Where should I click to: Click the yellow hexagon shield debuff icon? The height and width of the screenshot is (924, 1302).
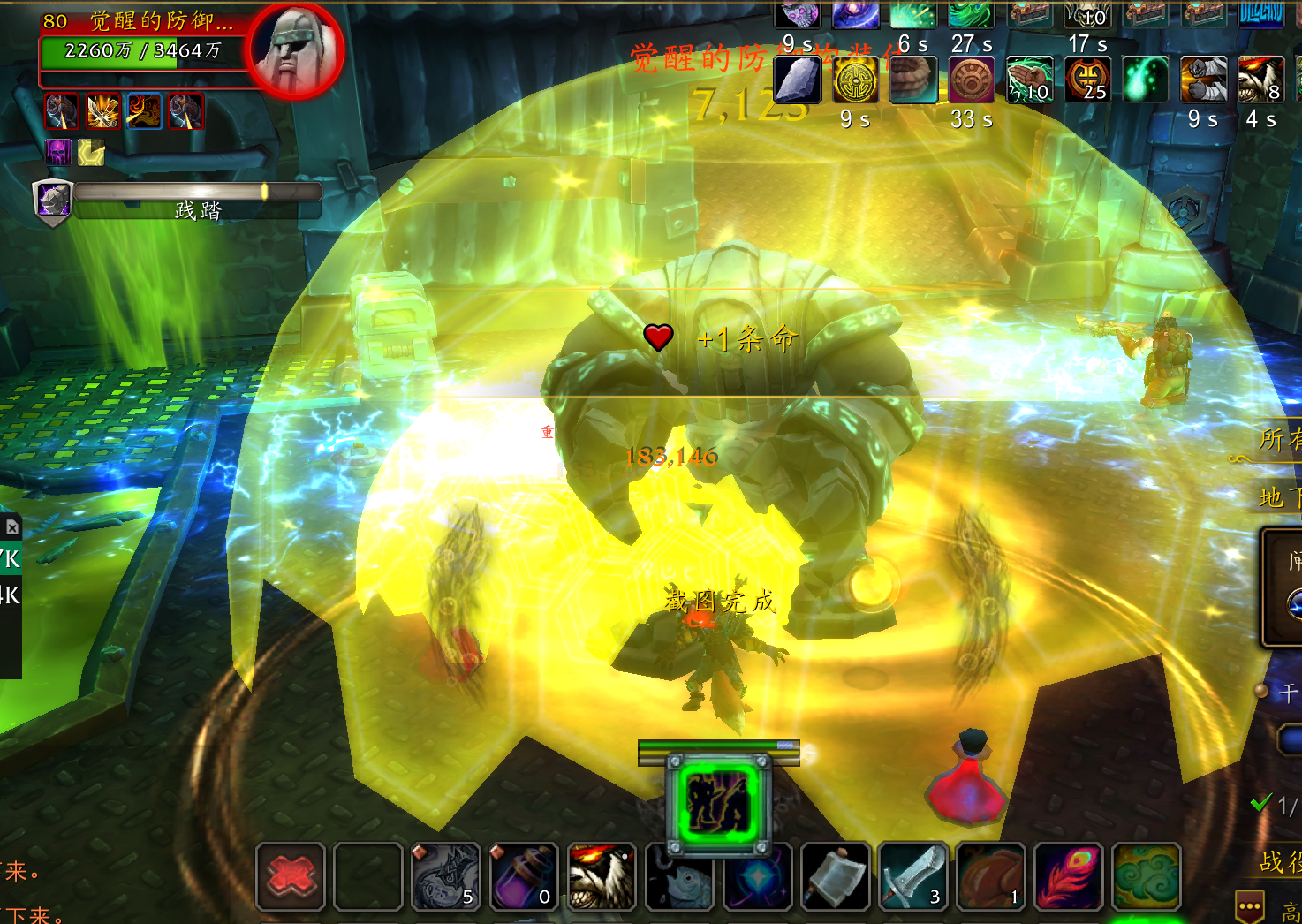point(91,152)
